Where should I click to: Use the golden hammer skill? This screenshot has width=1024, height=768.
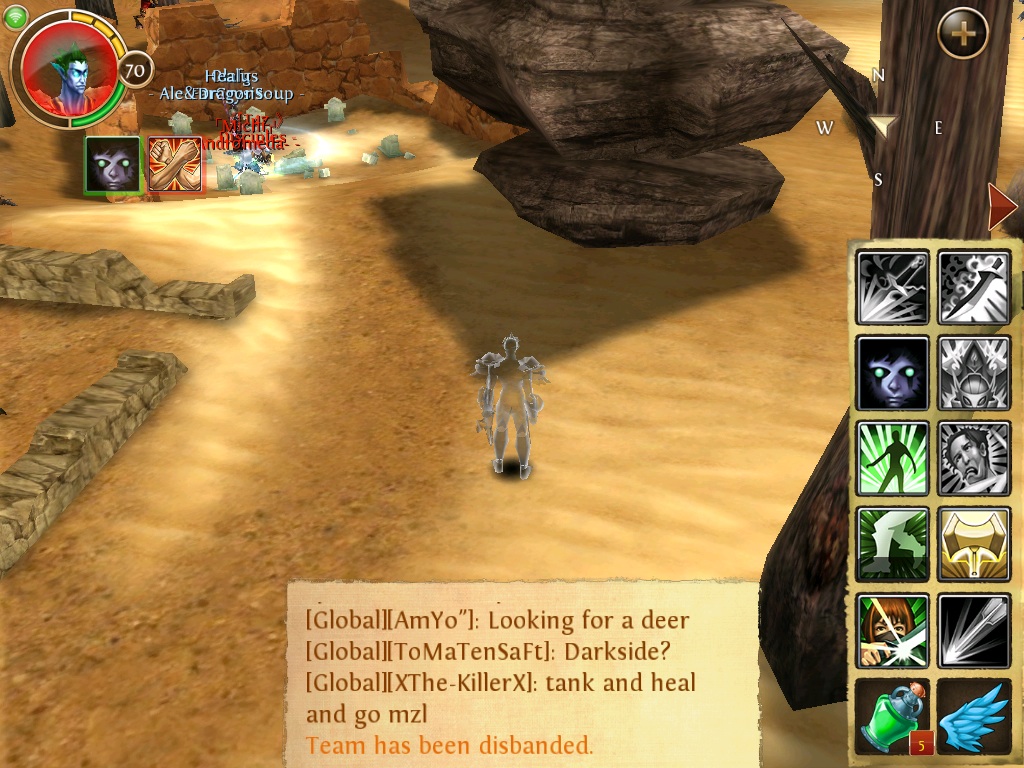tap(975, 545)
